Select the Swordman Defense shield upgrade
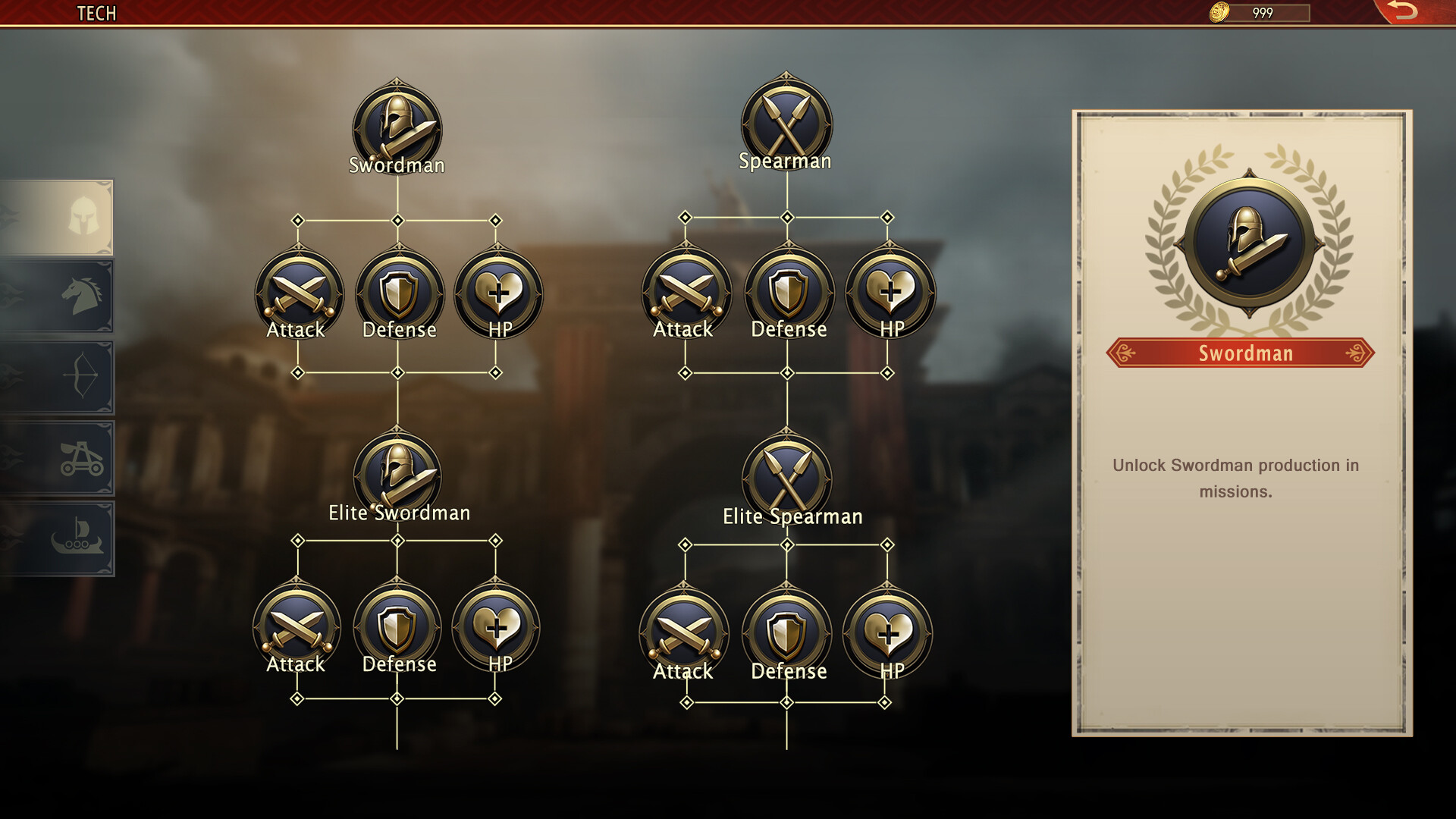This screenshot has width=1456, height=819. coord(398,294)
